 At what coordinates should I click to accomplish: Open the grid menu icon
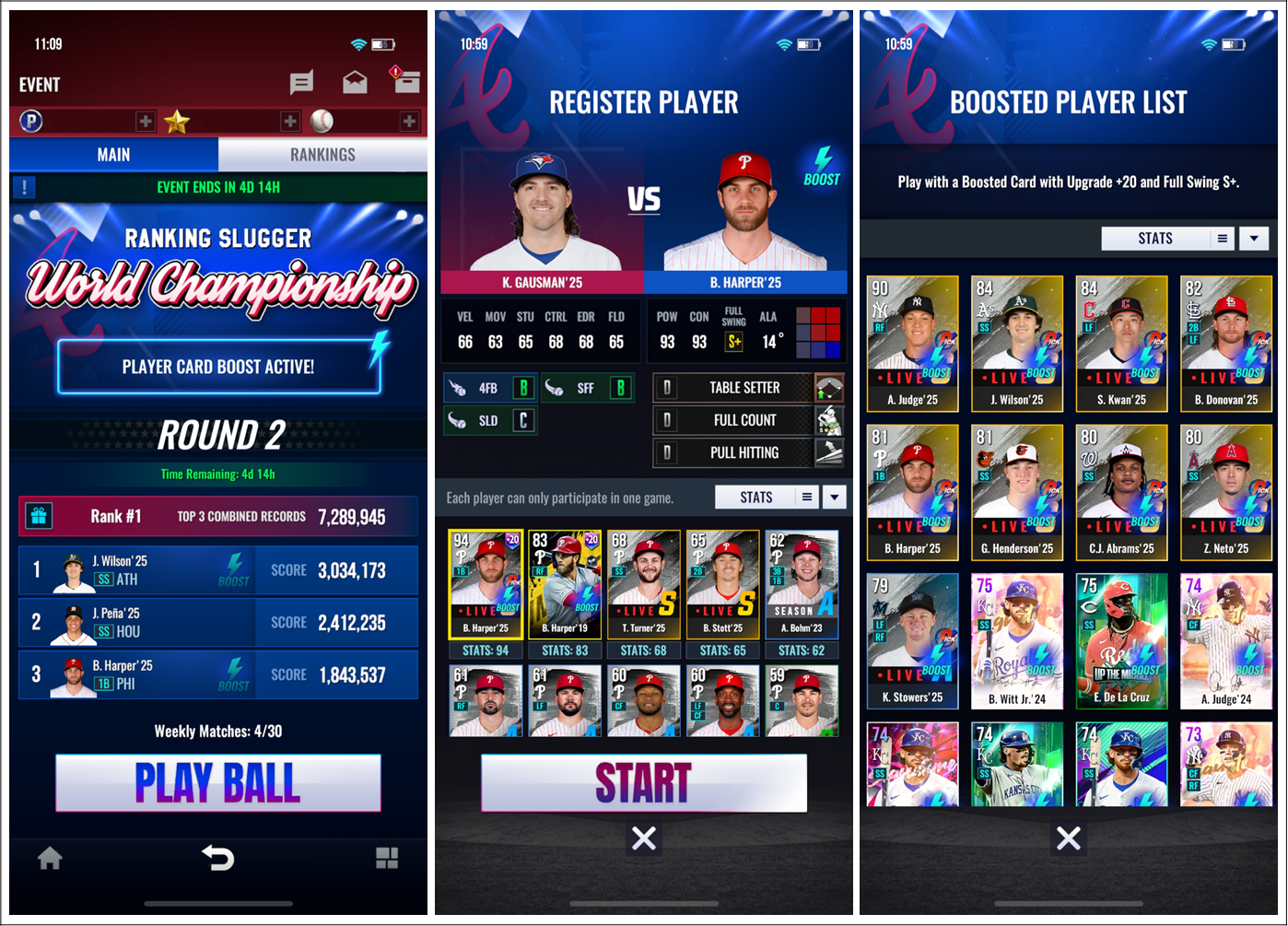click(x=387, y=859)
